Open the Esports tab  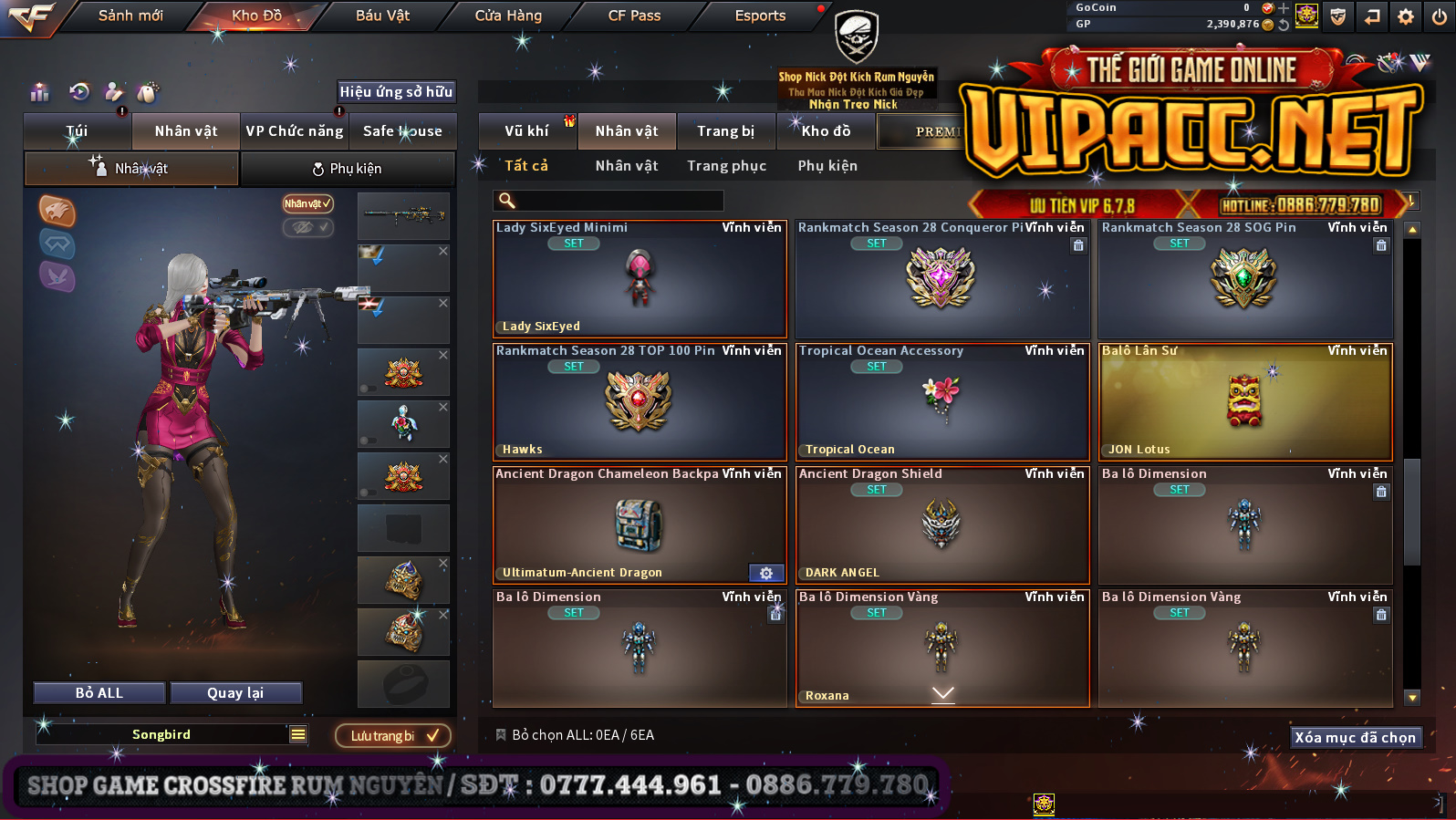tap(760, 16)
